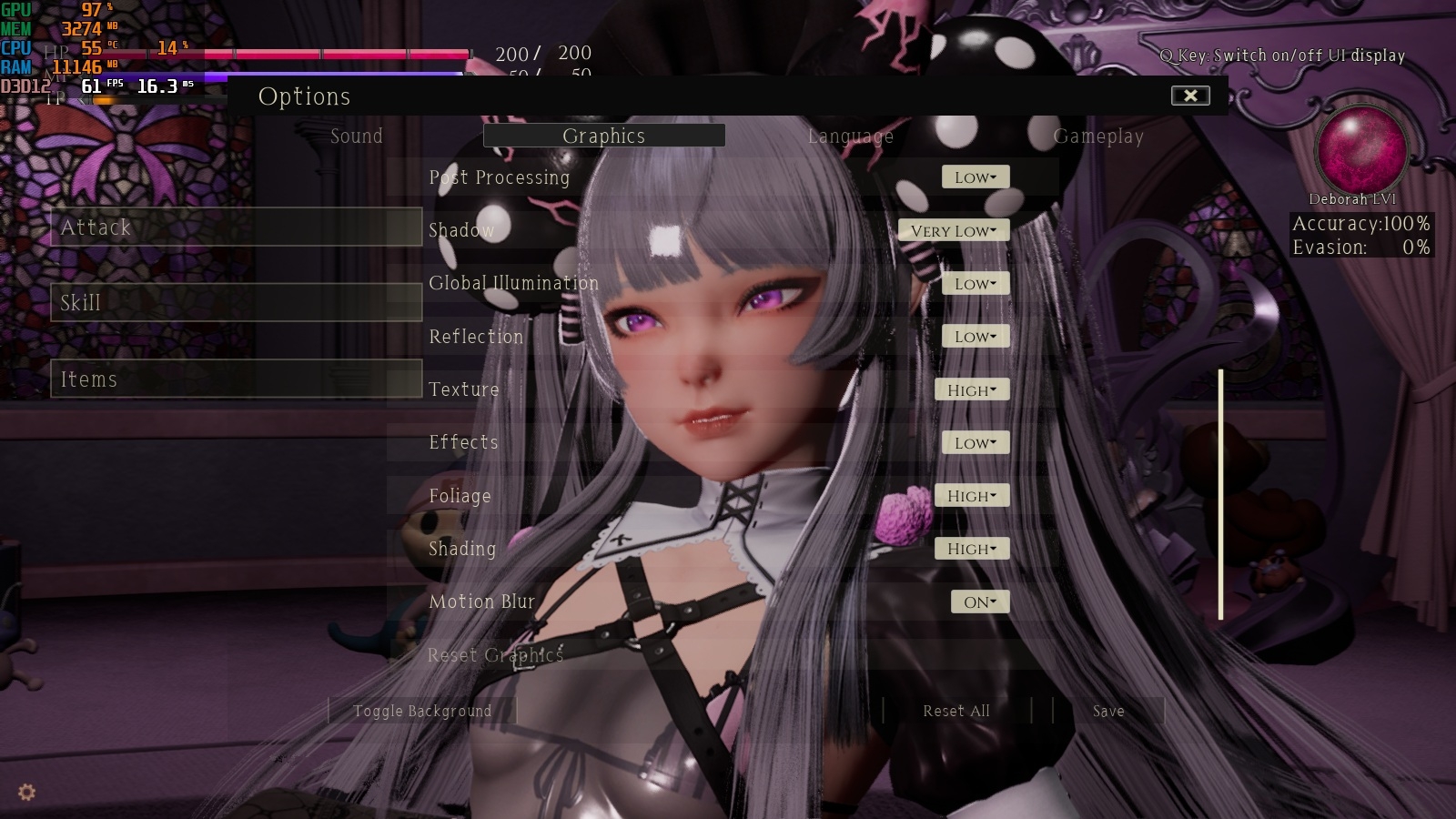Open the Effects quality dropdown

(975, 443)
